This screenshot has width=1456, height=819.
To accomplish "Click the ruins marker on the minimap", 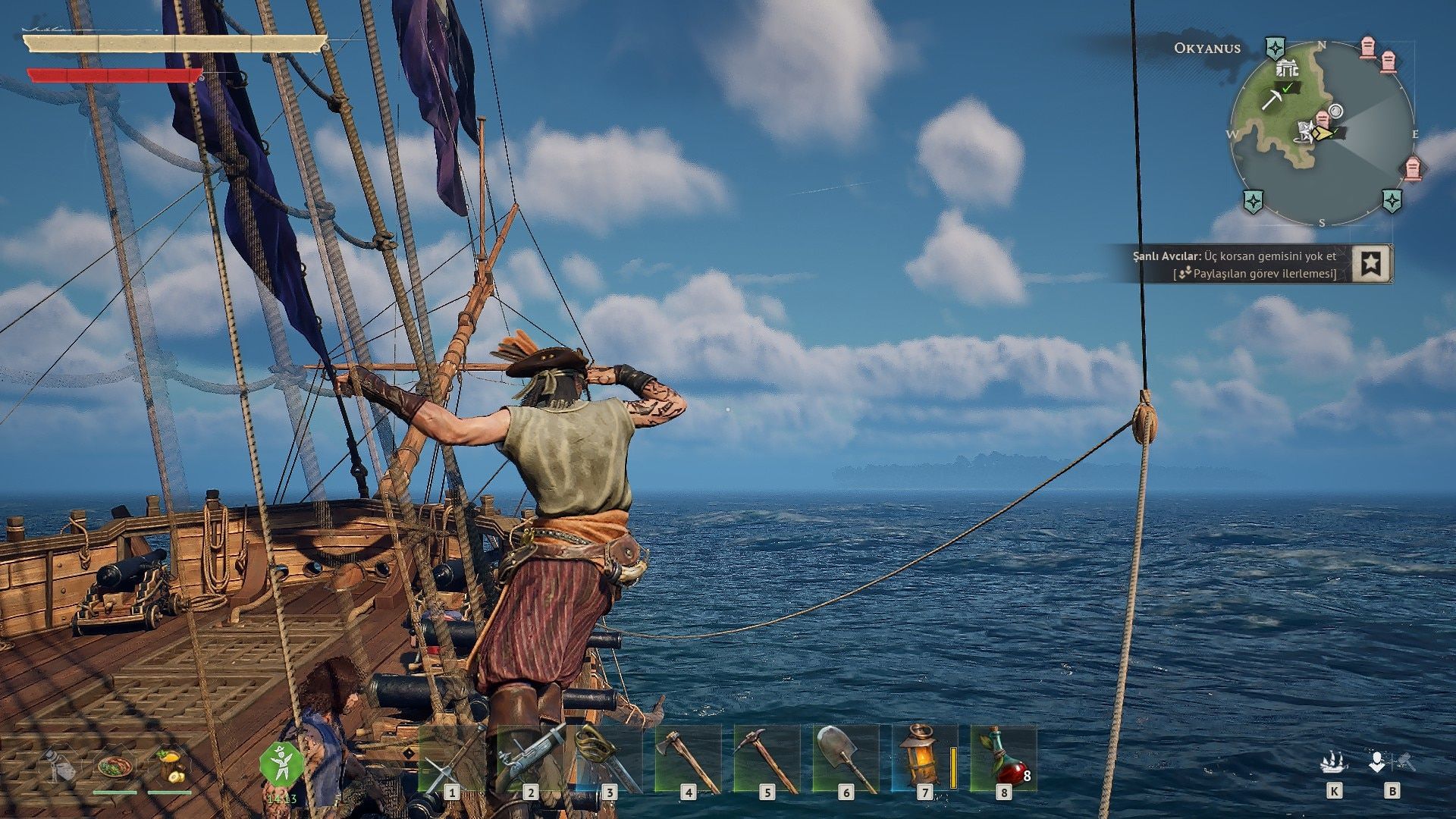I will [x=1287, y=69].
